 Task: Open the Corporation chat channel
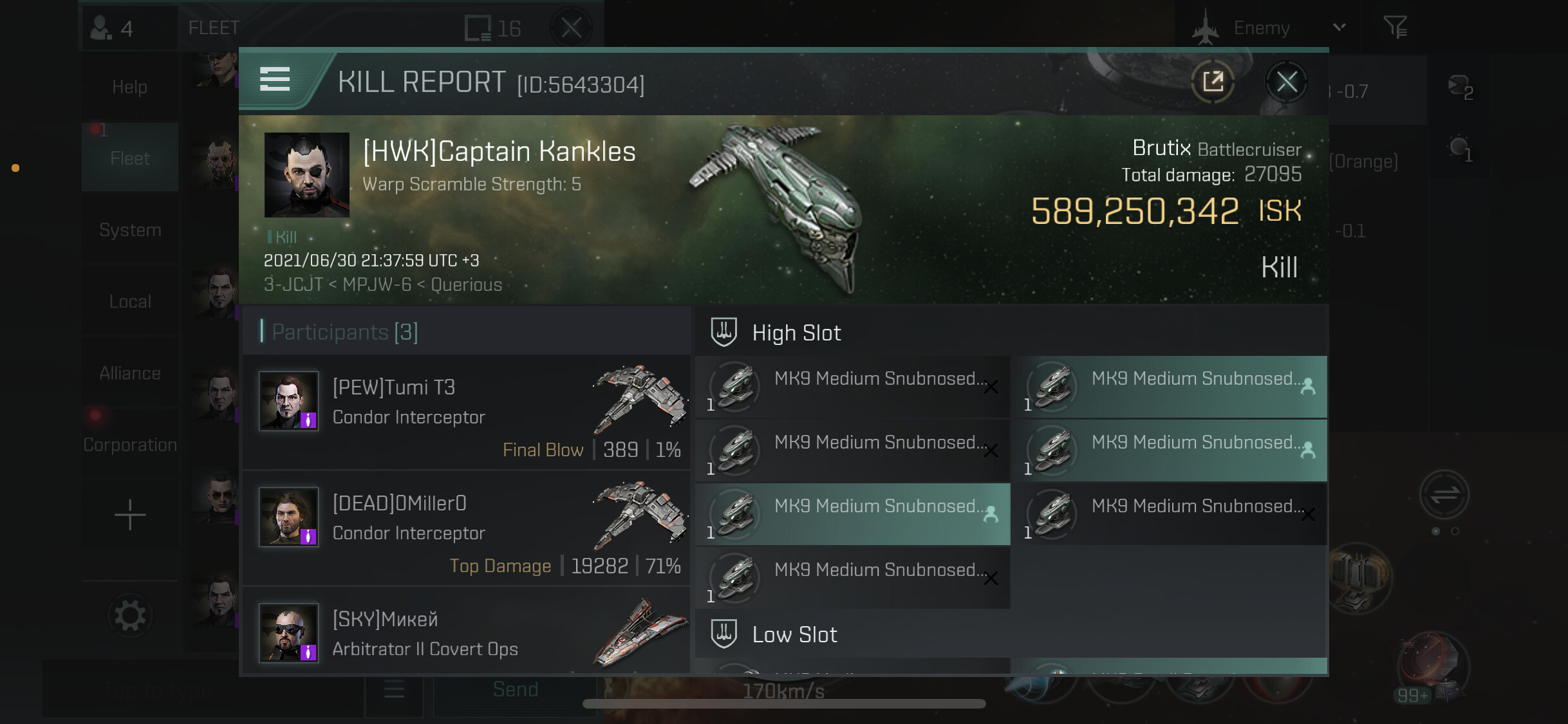pyautogui.click(x=130, y=444)
